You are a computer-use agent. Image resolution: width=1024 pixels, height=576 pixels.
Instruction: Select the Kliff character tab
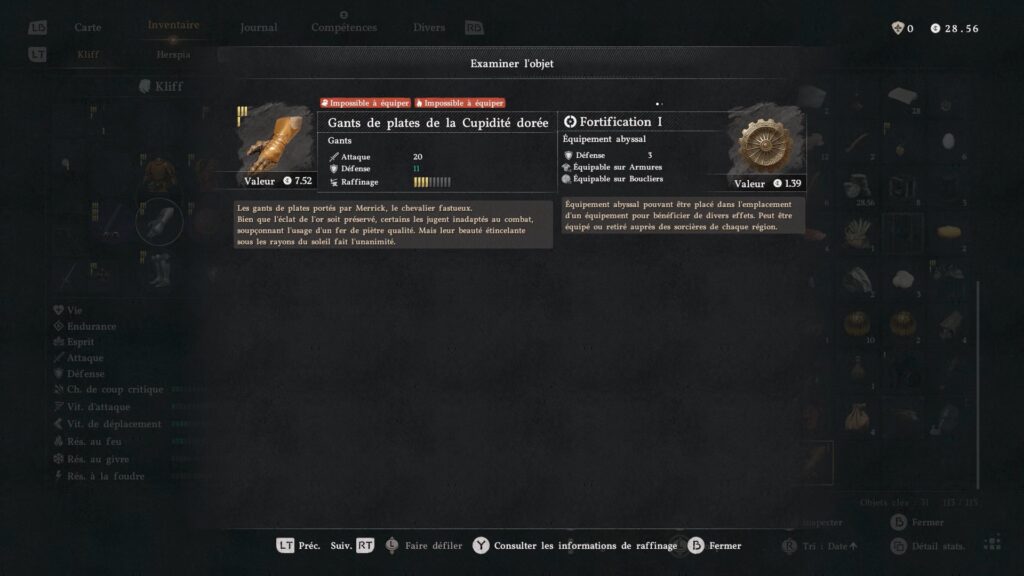point(89,55)
